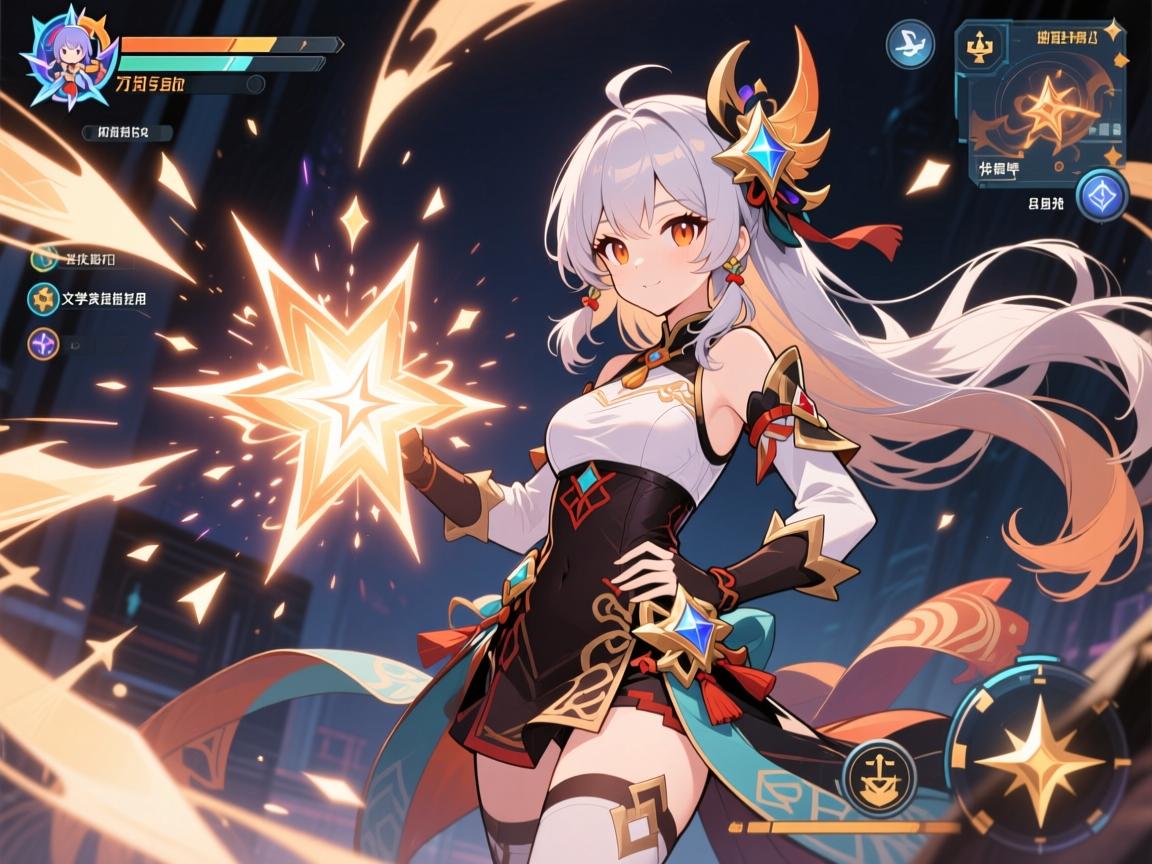1152x864 pixels.
Task: Tap the blue winged boot icon
Action: pyautogui.click(x=909, y=44)
